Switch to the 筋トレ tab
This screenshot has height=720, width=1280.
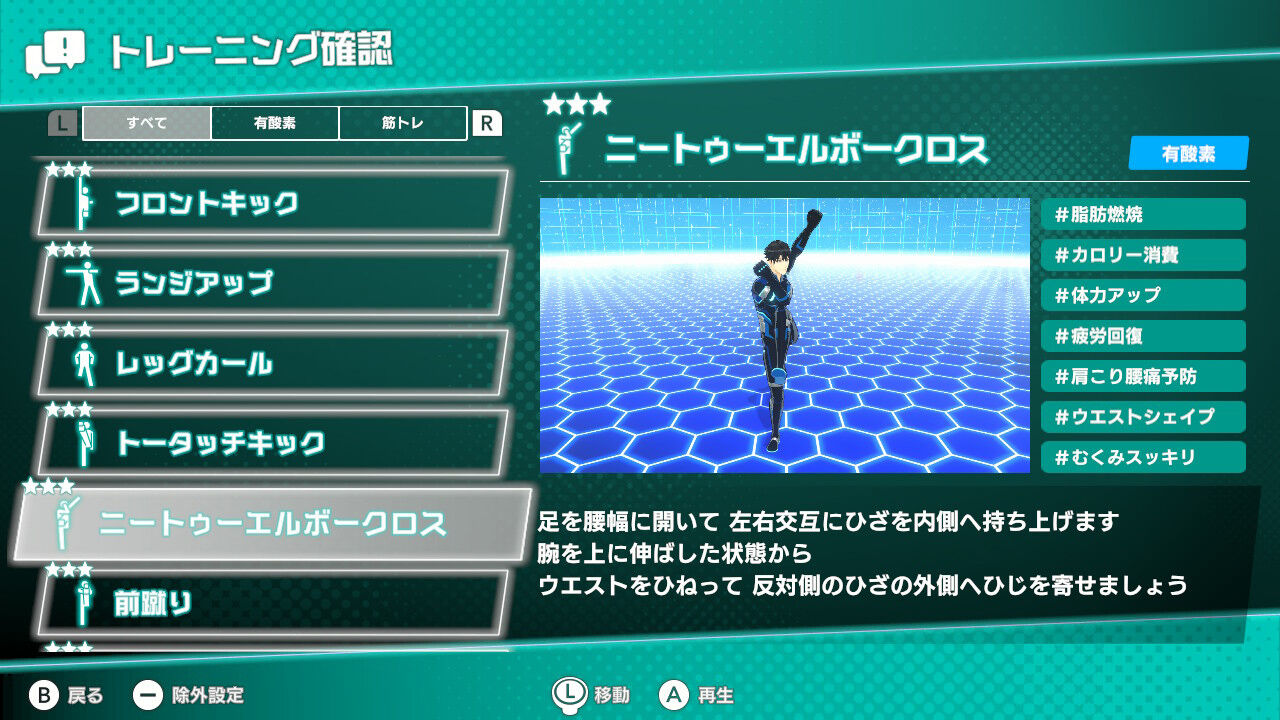pyautogui.click(x=402, y=124)
